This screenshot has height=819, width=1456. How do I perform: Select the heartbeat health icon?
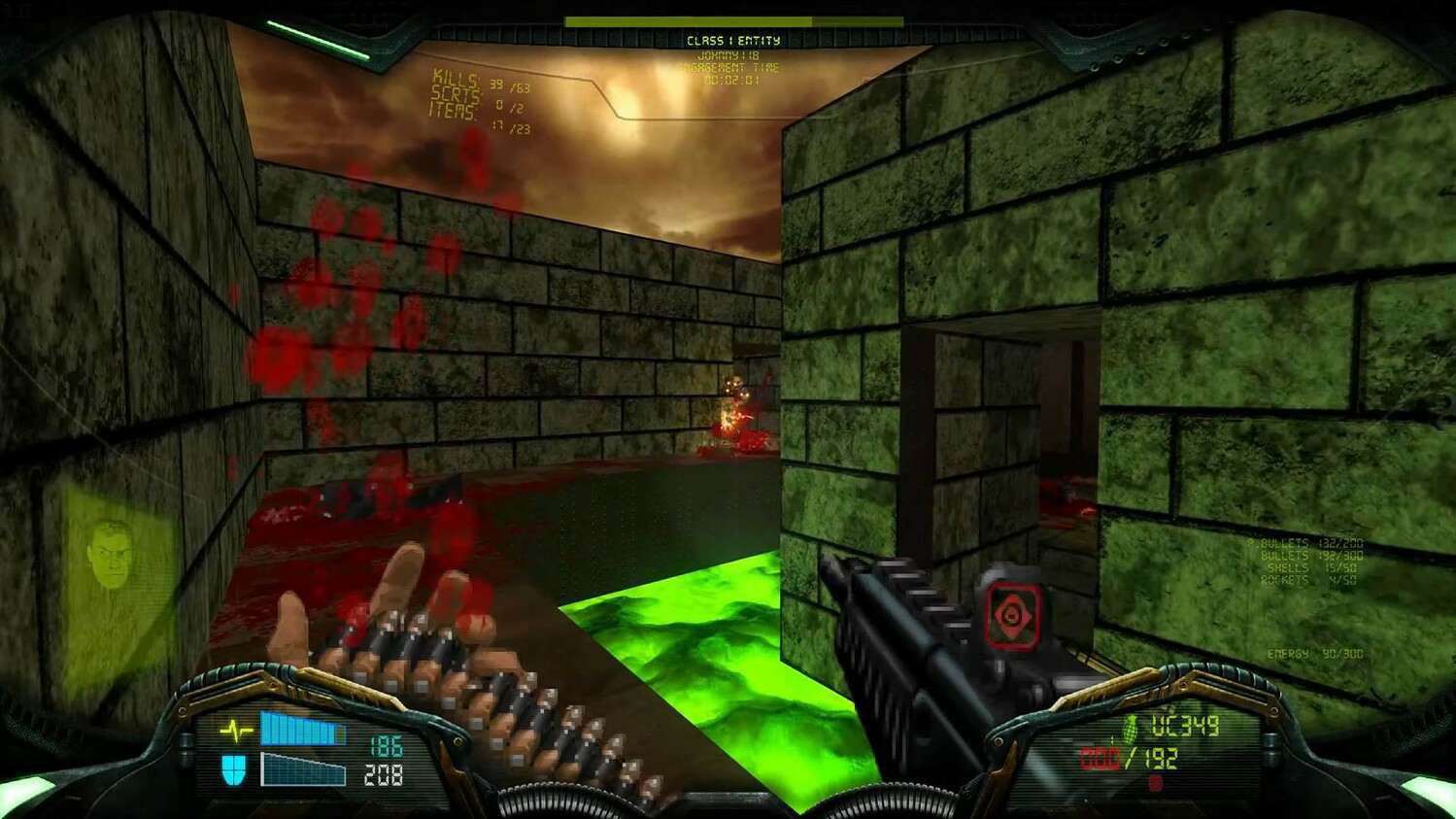pos(236,730)
